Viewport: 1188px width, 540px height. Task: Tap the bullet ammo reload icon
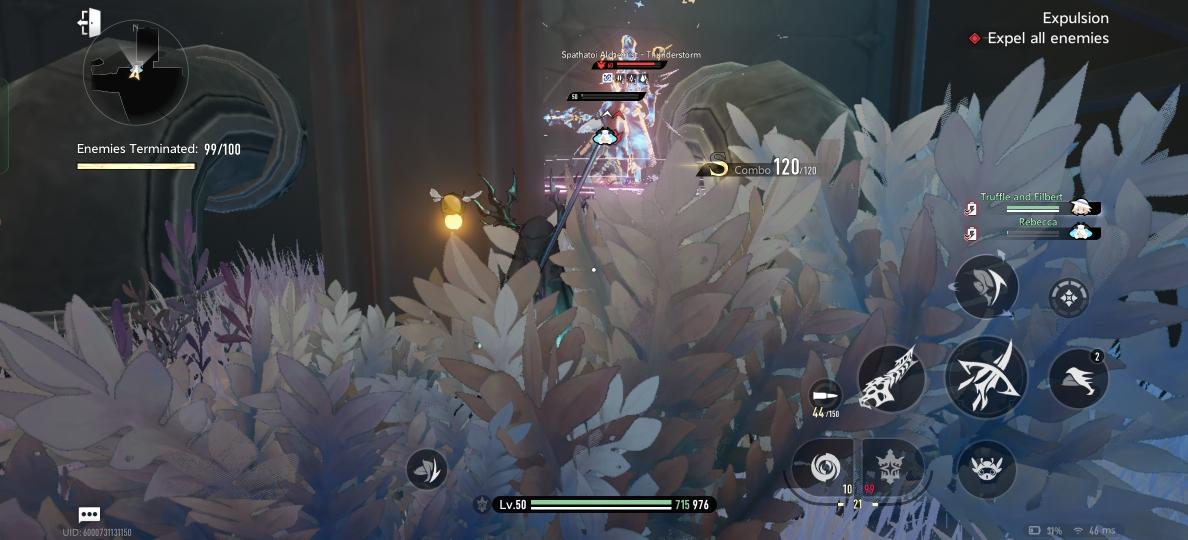pyautogui.click(x=825, y=394)
